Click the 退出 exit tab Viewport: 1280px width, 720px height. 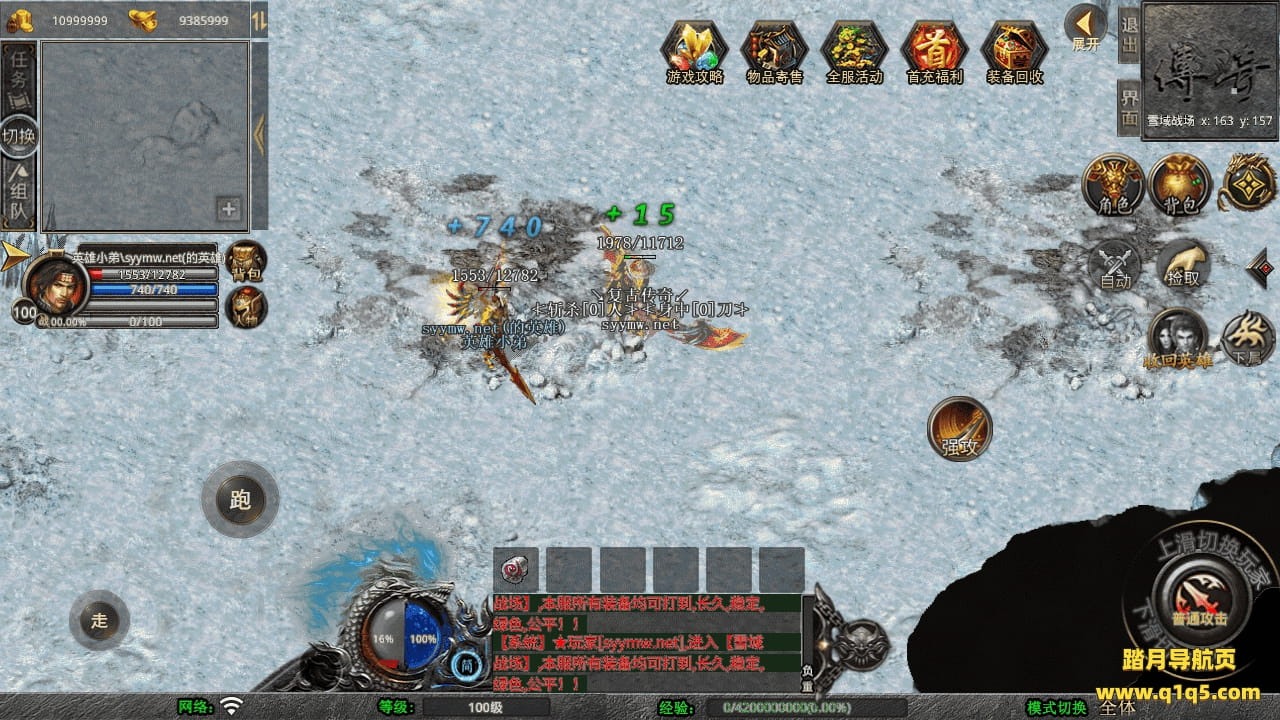(x=1129, y=34)
